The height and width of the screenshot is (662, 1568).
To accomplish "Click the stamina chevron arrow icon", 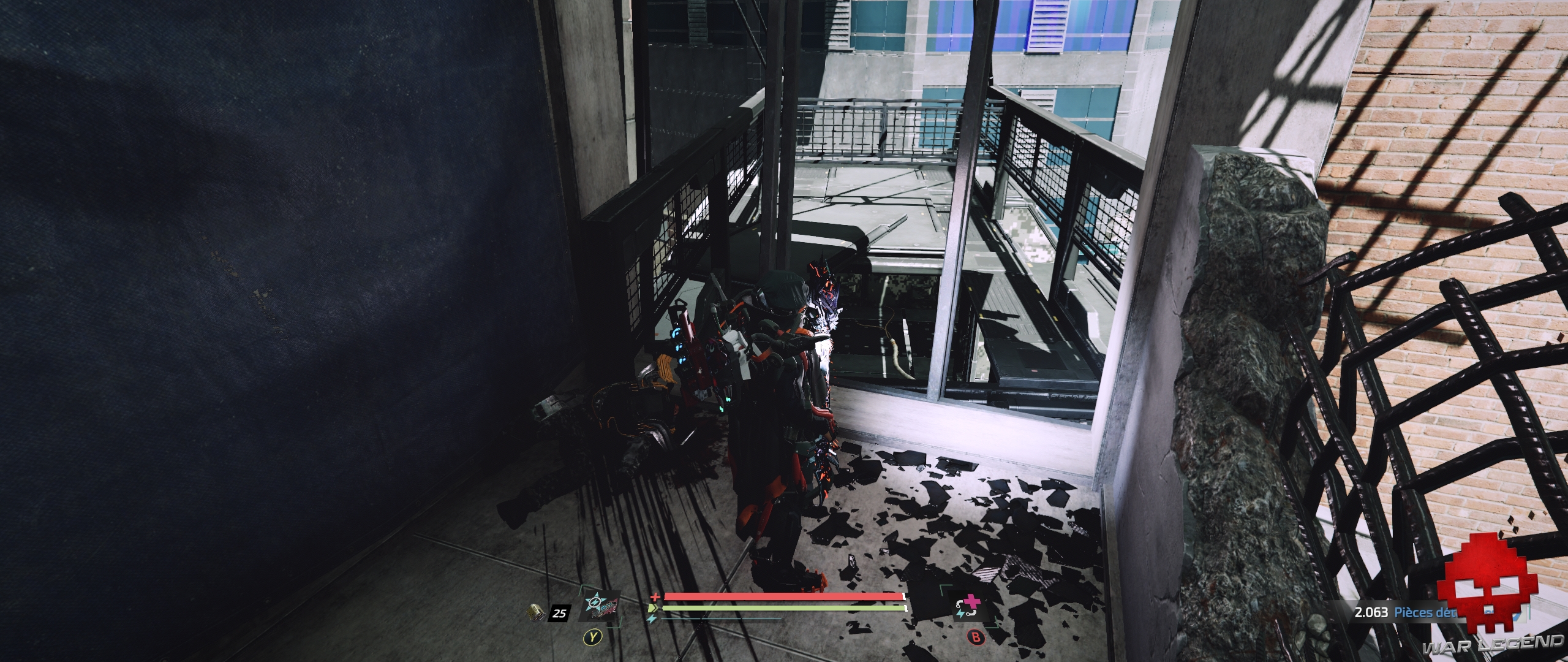I will (654, 608).
